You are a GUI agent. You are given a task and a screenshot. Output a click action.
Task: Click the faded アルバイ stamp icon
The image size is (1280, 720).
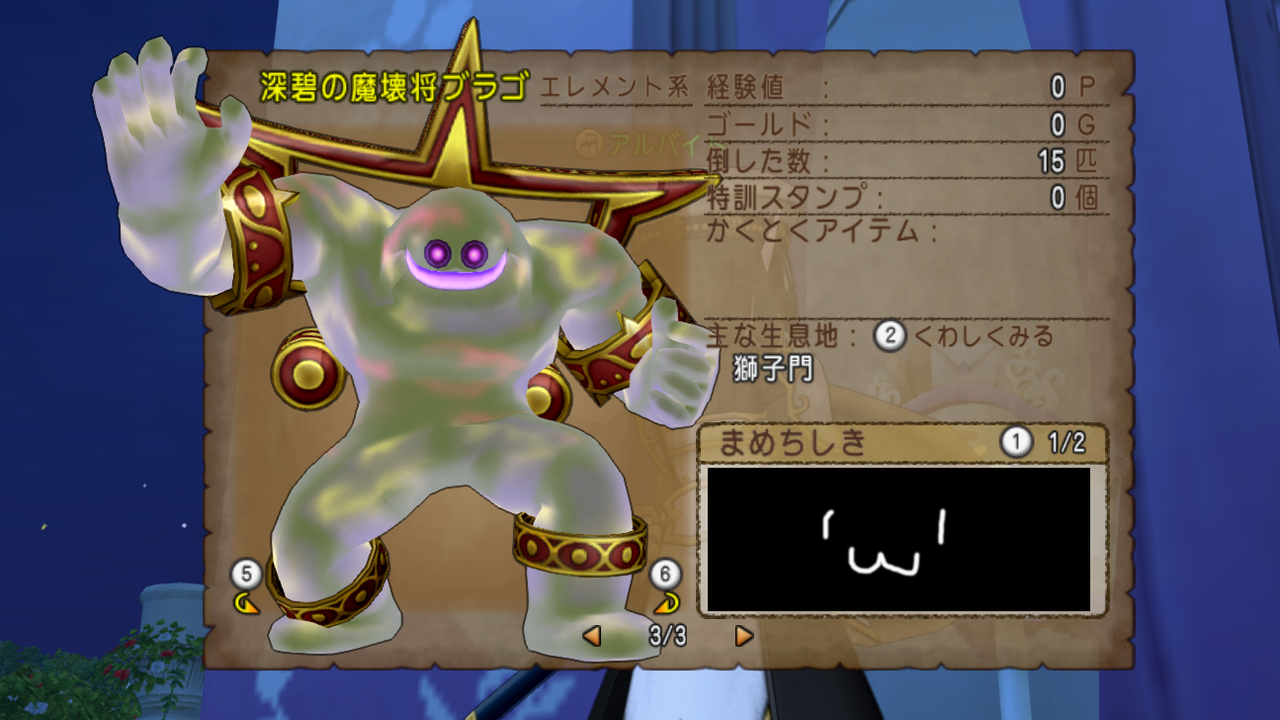pyautogui.click(x=591, y=143)
